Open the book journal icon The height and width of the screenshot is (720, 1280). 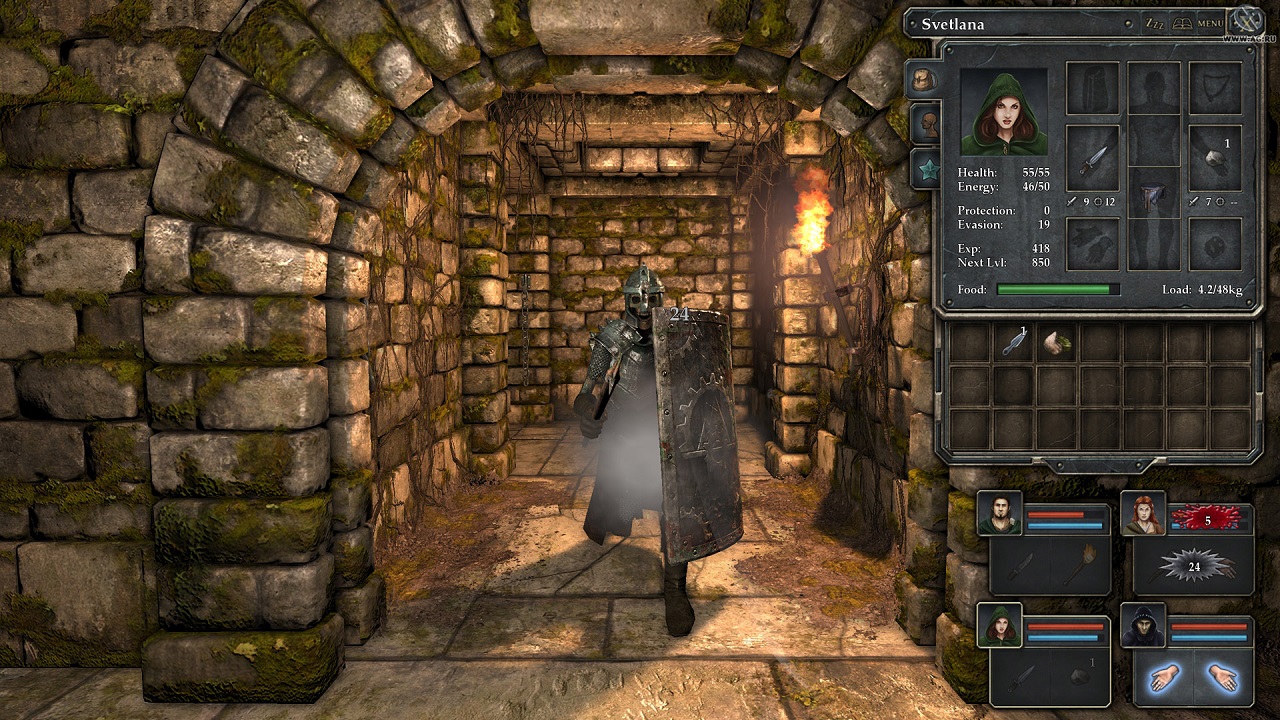(1182, 23)
